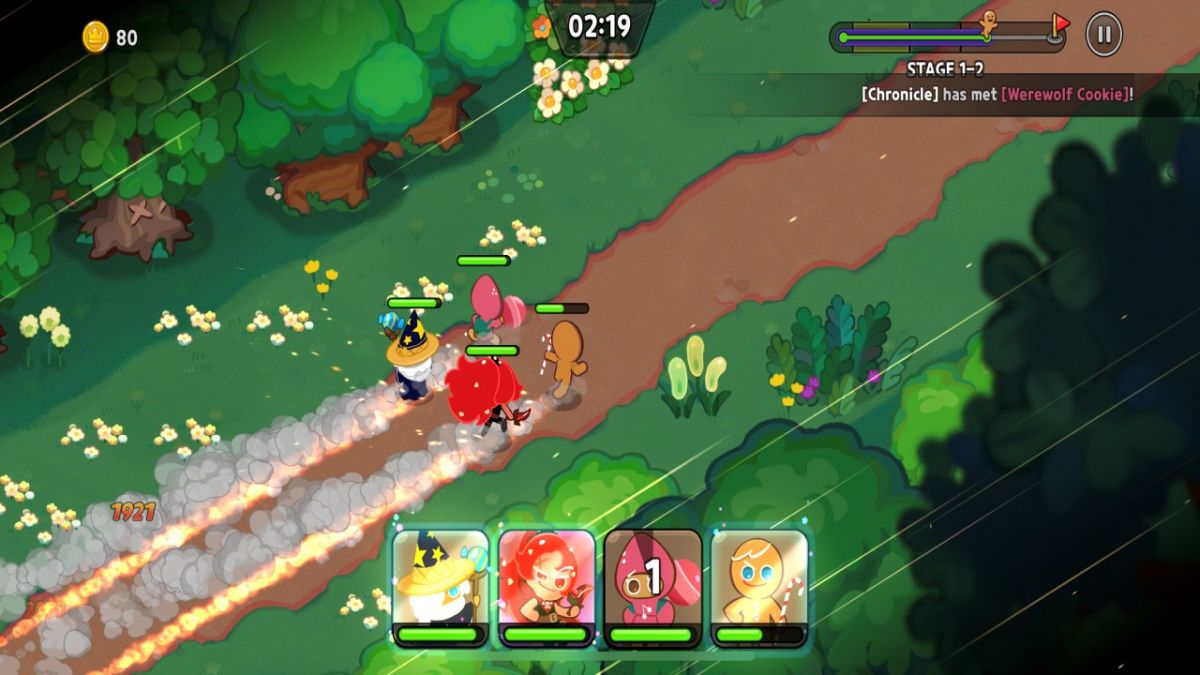
Task: Trigger the gingerbread cookie skill card
Action: (x=759, y=585)
